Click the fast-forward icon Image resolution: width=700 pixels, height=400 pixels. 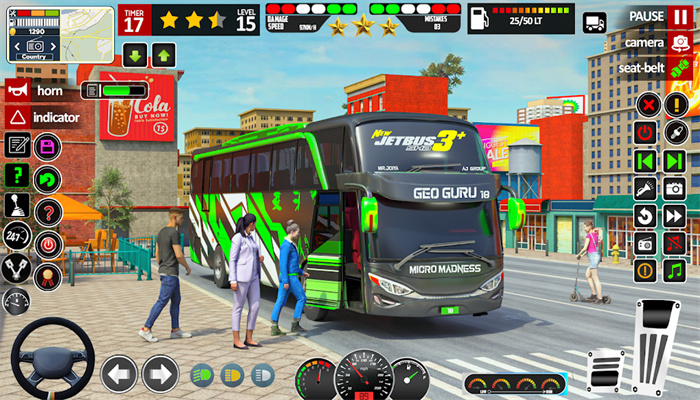675,215
